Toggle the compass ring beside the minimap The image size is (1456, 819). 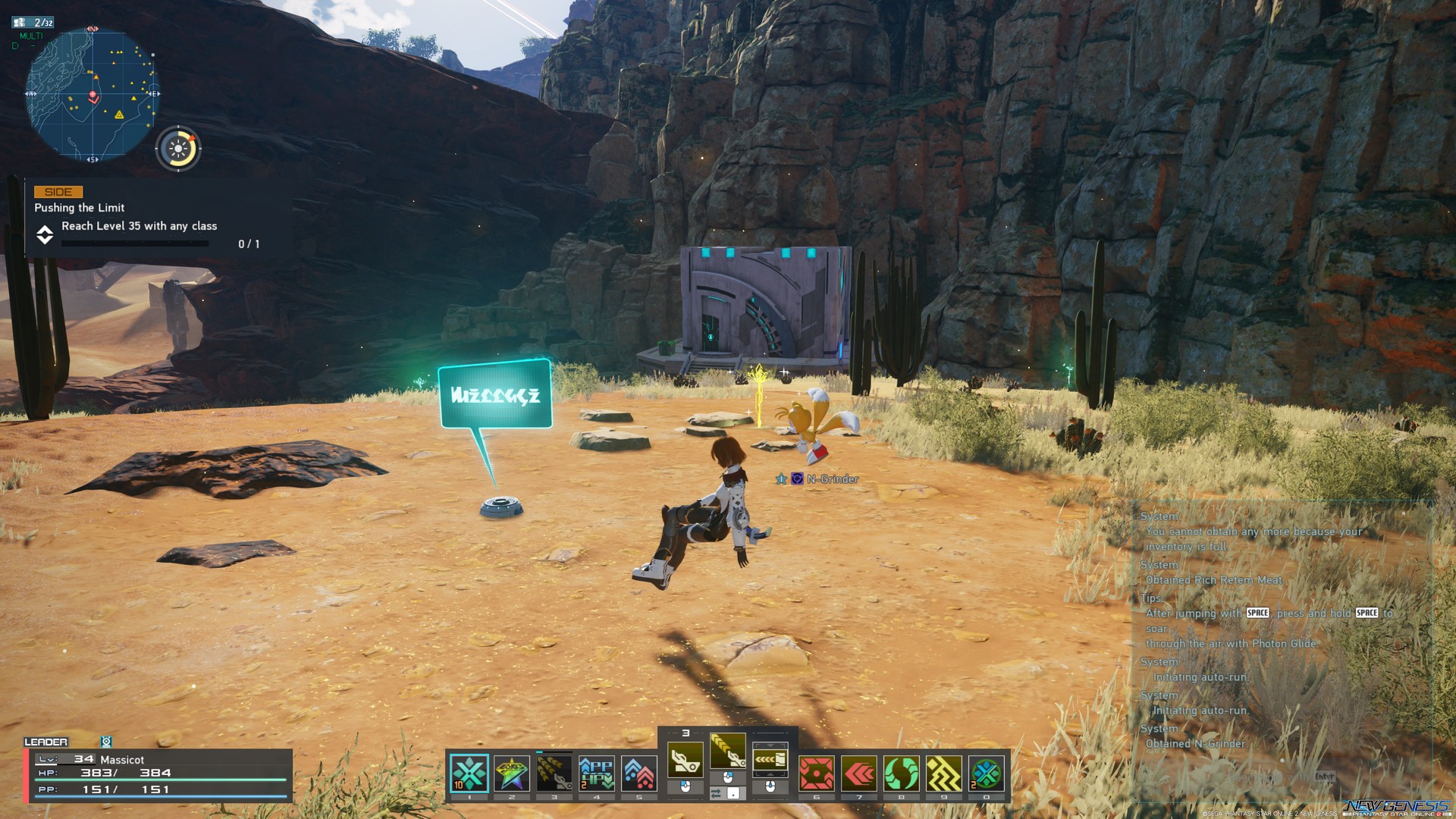[x=177, y=148]
